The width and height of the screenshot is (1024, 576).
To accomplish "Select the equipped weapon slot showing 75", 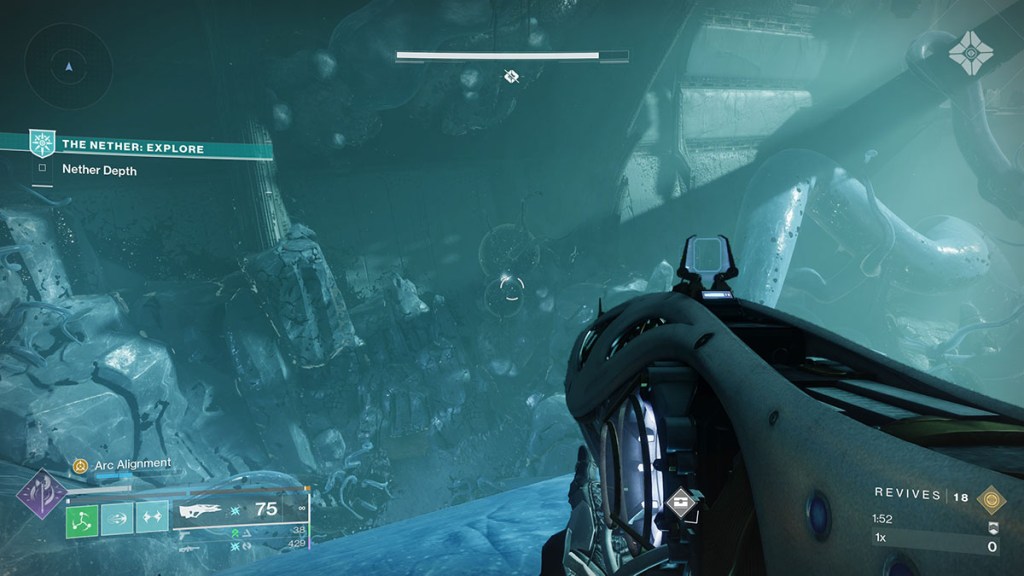I will click(x=240, y=510).
